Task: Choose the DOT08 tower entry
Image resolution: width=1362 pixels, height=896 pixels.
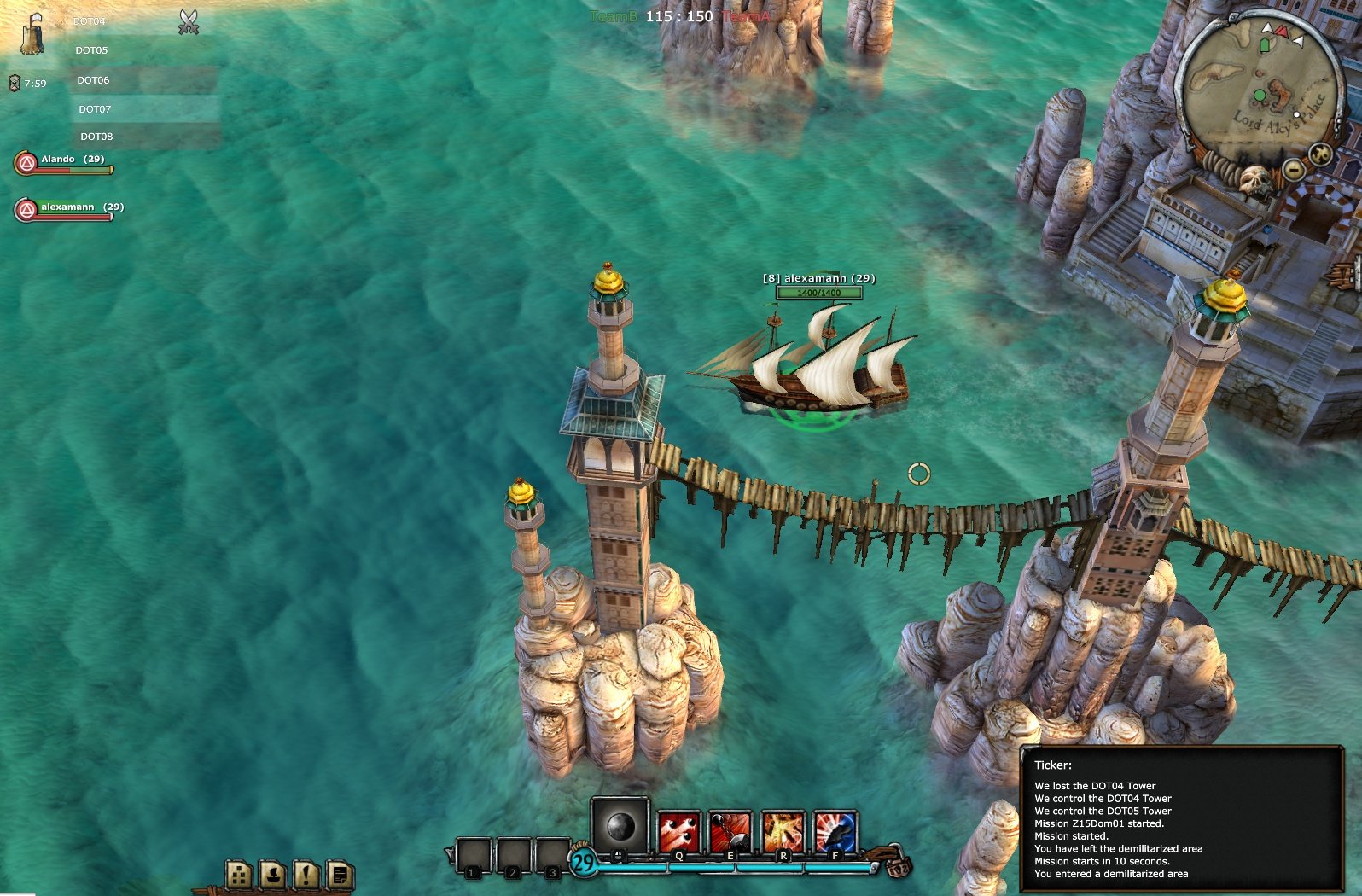Action: pos(96,137)
